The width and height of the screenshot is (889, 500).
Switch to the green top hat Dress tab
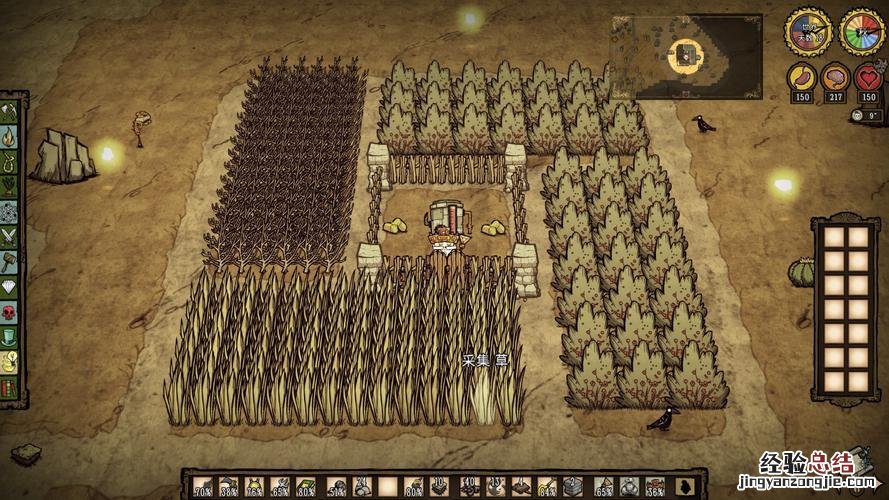click(x=11, y=338)
